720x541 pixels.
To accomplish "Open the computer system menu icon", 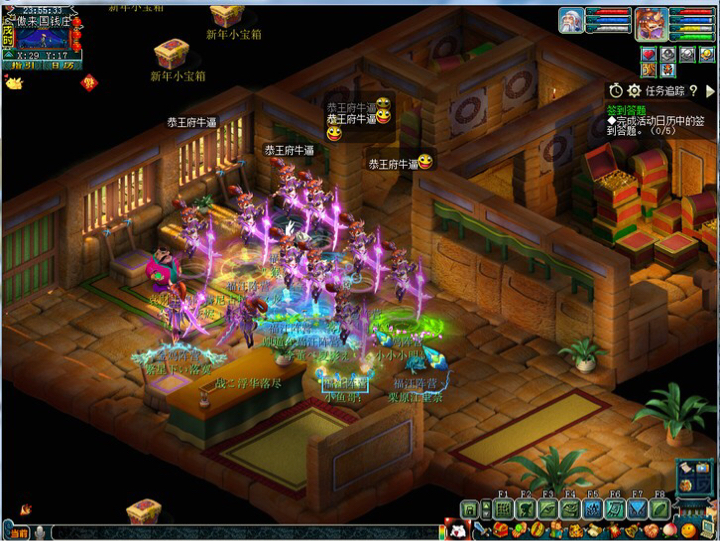I will point(706,529).
